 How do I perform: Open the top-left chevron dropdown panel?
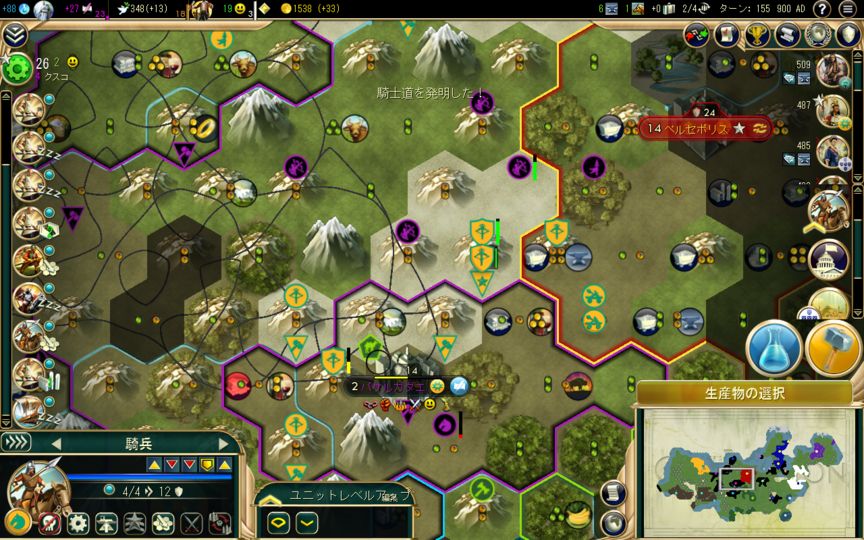click(x=14, y=36)
